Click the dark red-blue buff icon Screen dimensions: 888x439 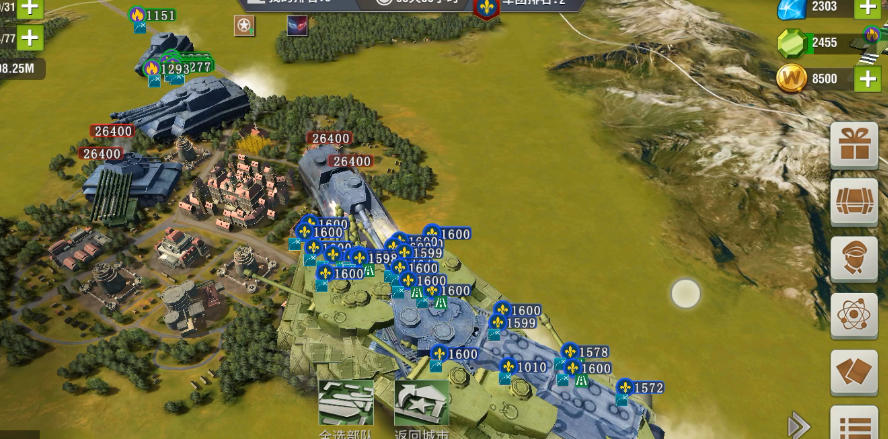(298, 27)
